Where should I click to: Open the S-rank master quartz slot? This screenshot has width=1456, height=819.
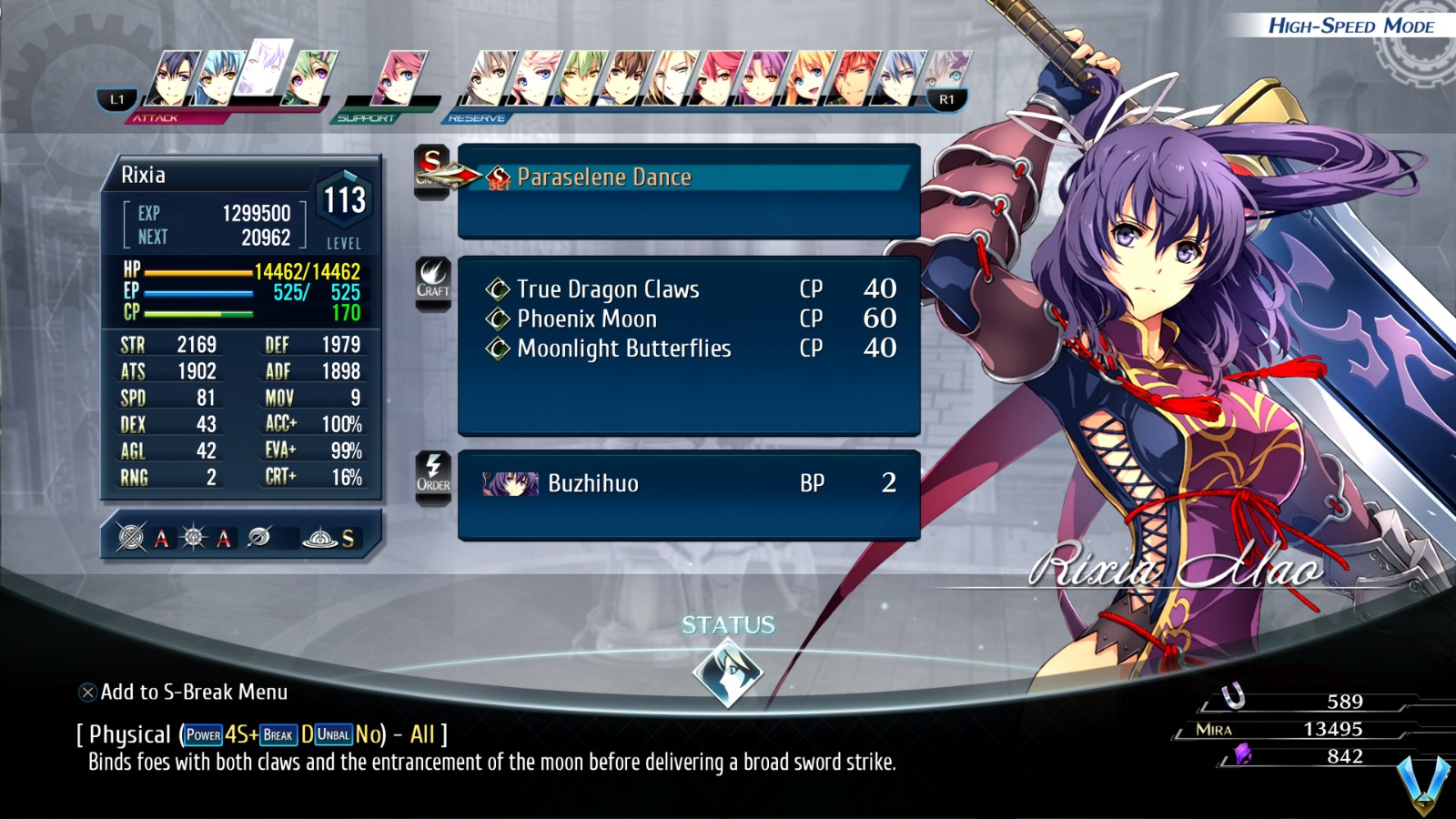[x=320, y=538]
